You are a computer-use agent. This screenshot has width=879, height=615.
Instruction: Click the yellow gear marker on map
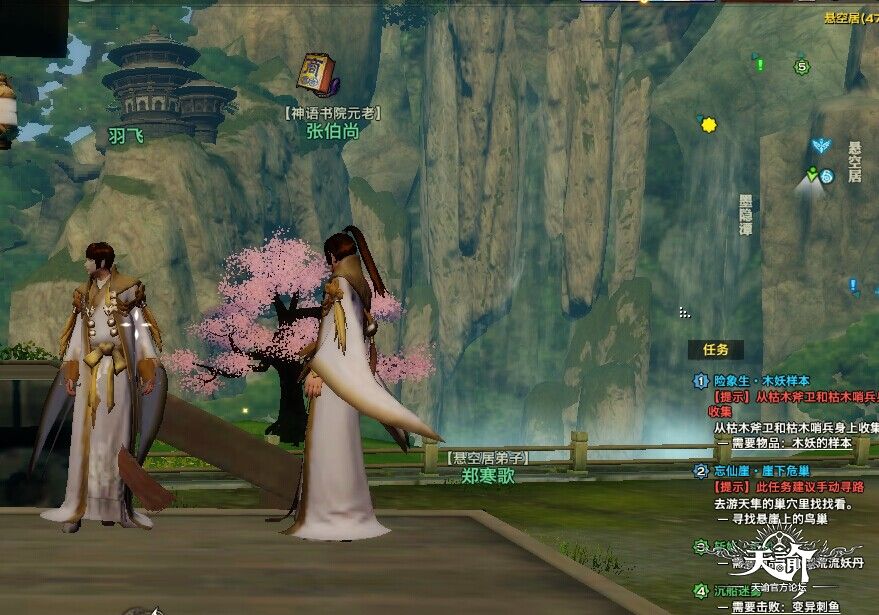point(709,125)
